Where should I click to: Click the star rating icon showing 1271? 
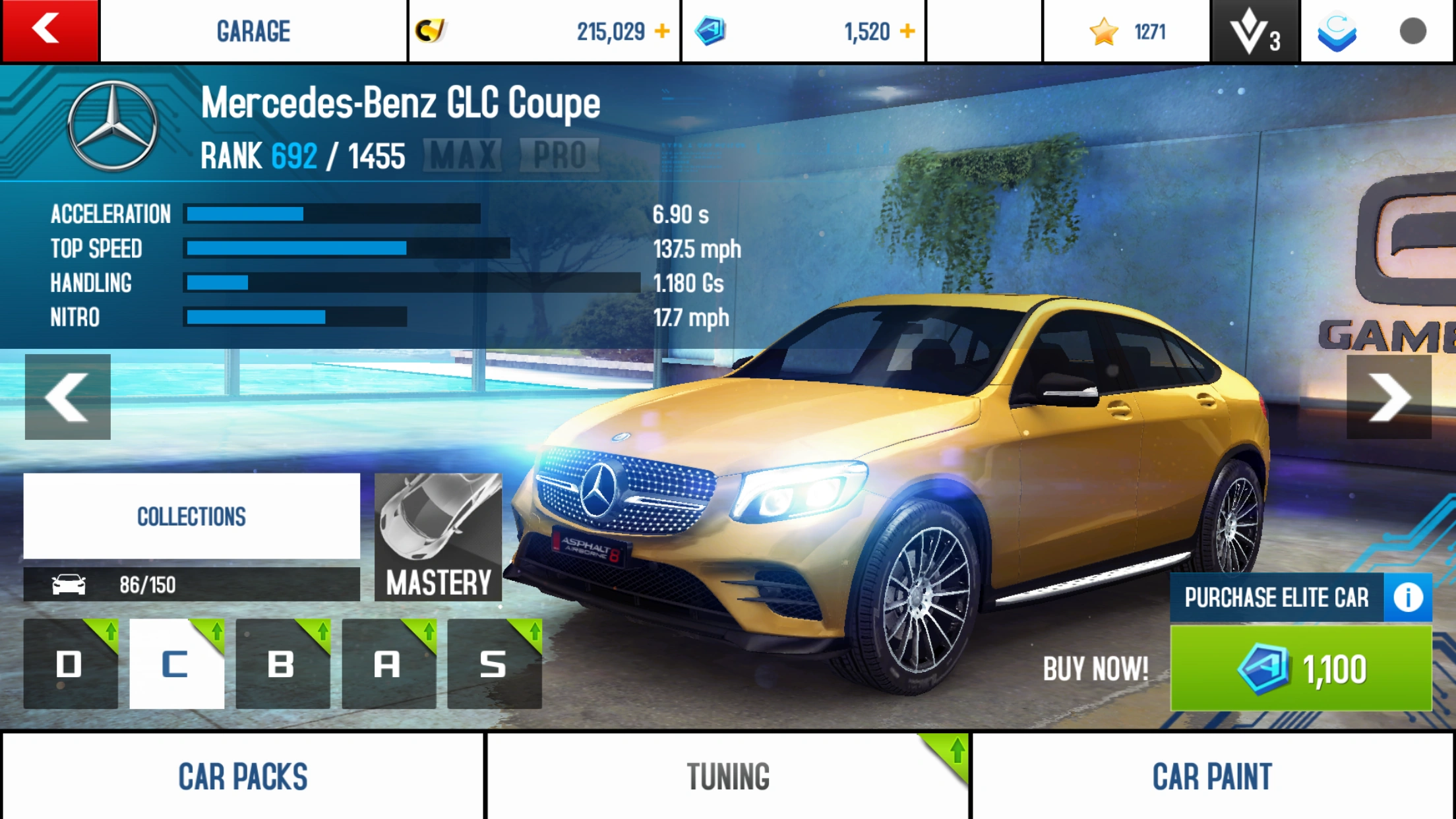pyautogui.click(x=1103, y=30)
